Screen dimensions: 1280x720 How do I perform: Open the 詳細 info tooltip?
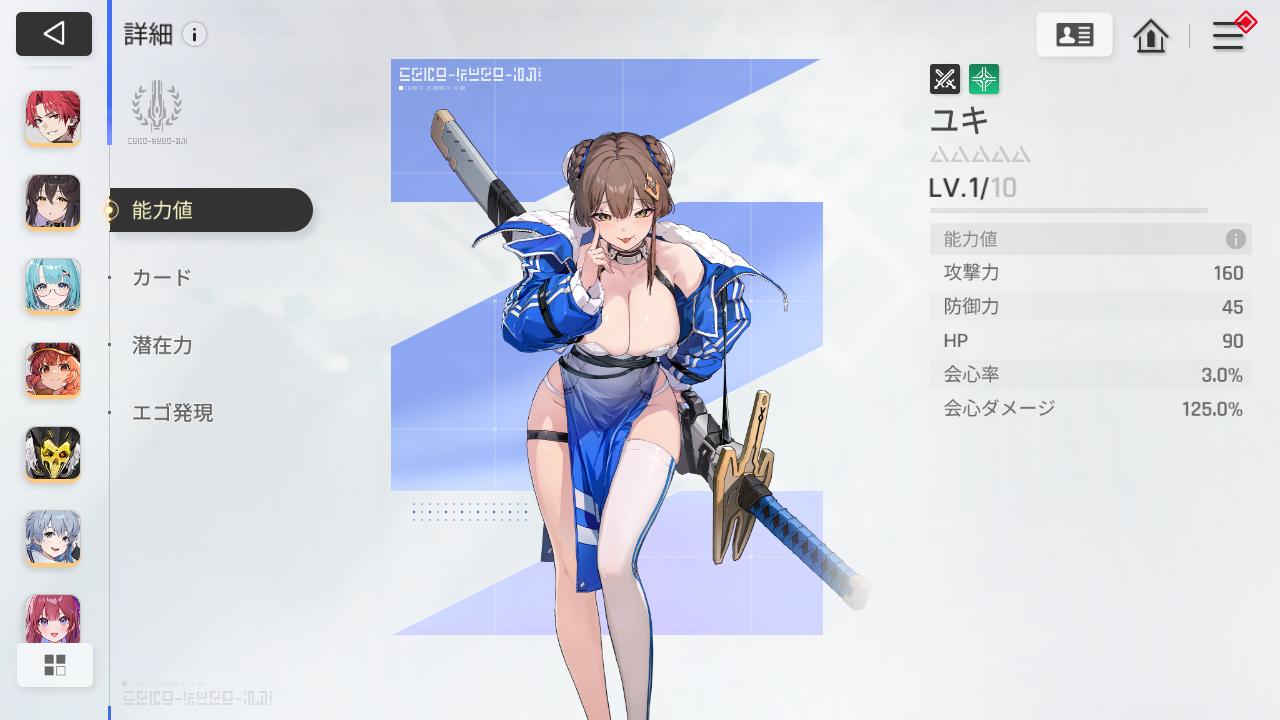pyautogui.click(x=194, y=34)
